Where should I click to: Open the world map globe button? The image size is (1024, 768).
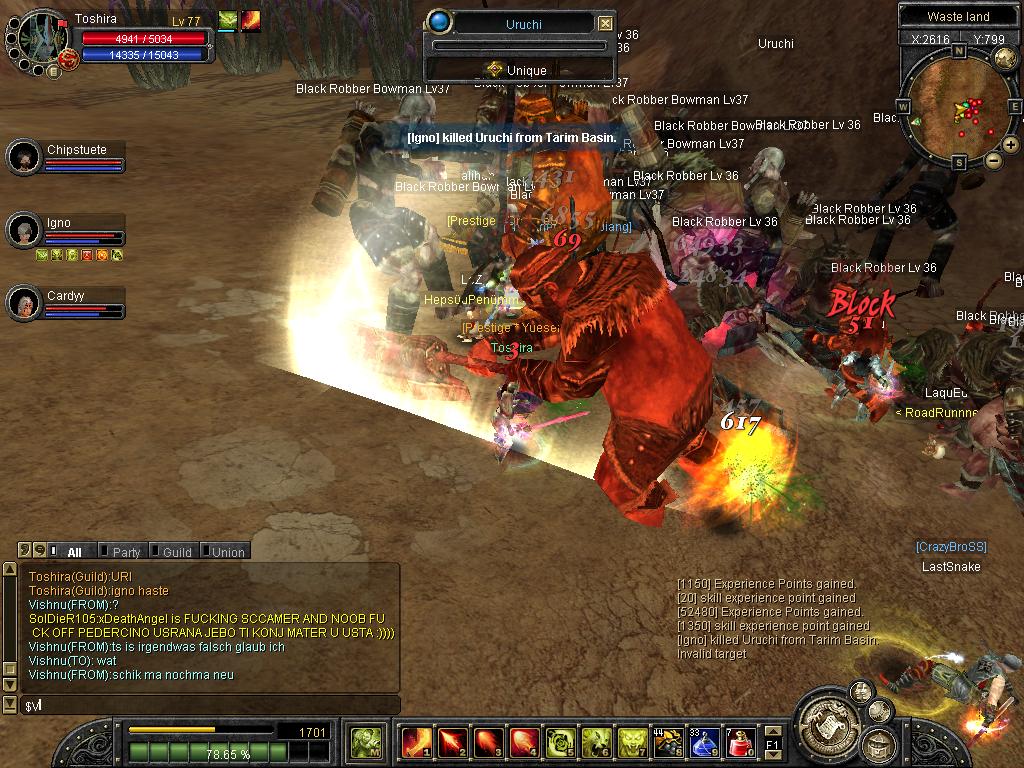point(1005,57)
